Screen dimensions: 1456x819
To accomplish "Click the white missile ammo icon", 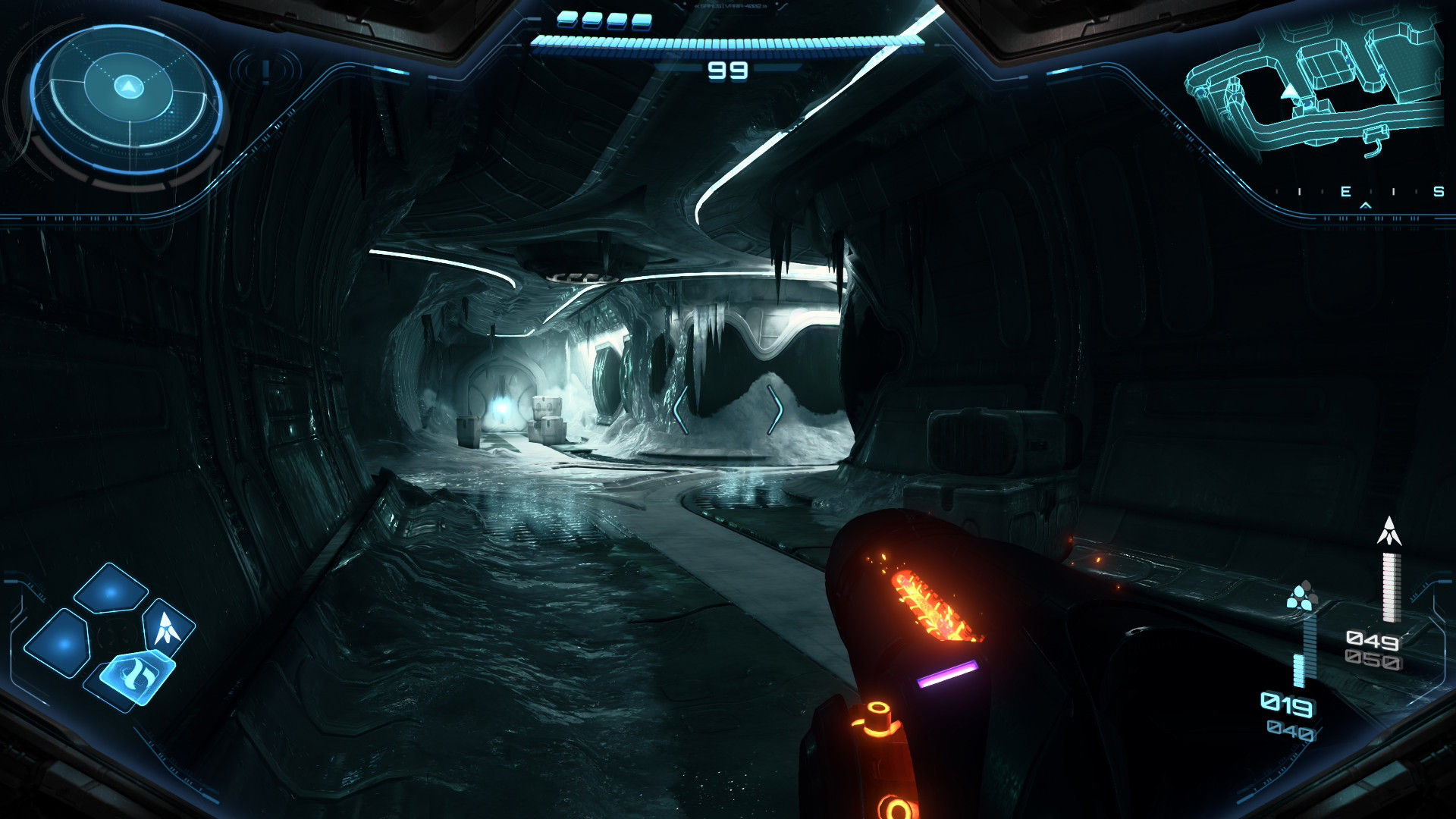I will point(1389,532).
